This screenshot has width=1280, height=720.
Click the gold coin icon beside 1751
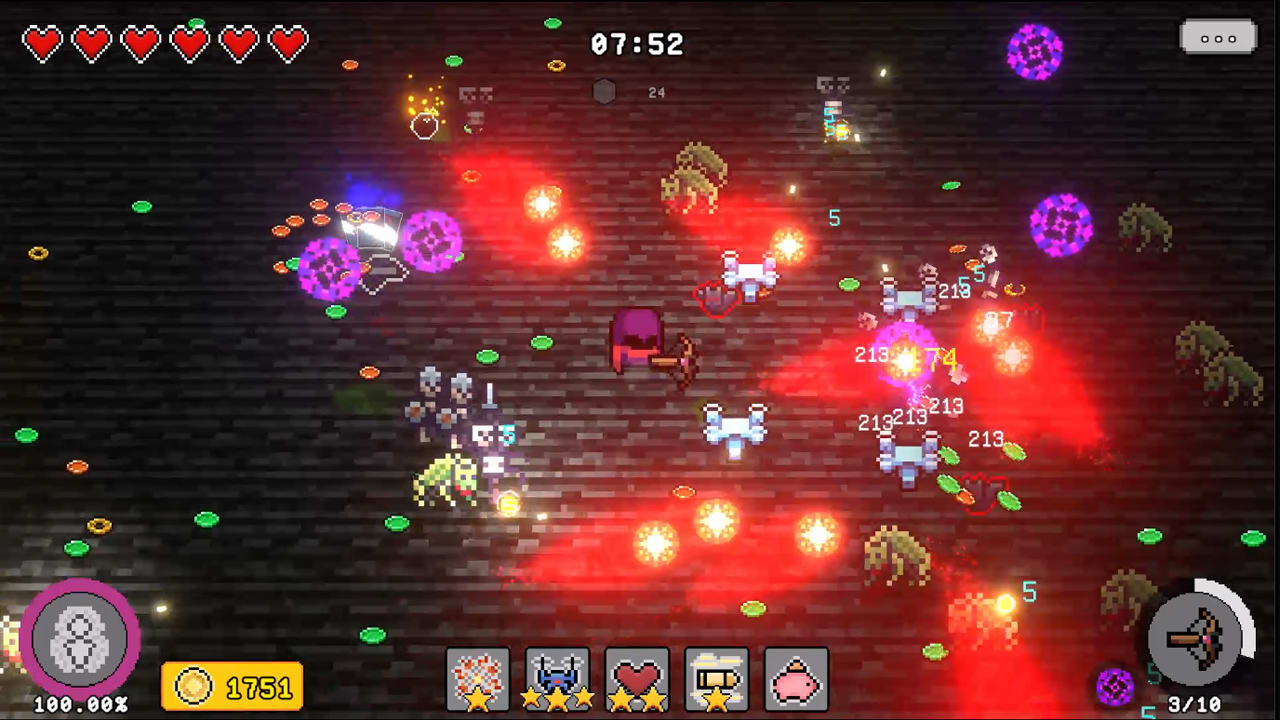(x=196, y=686)
